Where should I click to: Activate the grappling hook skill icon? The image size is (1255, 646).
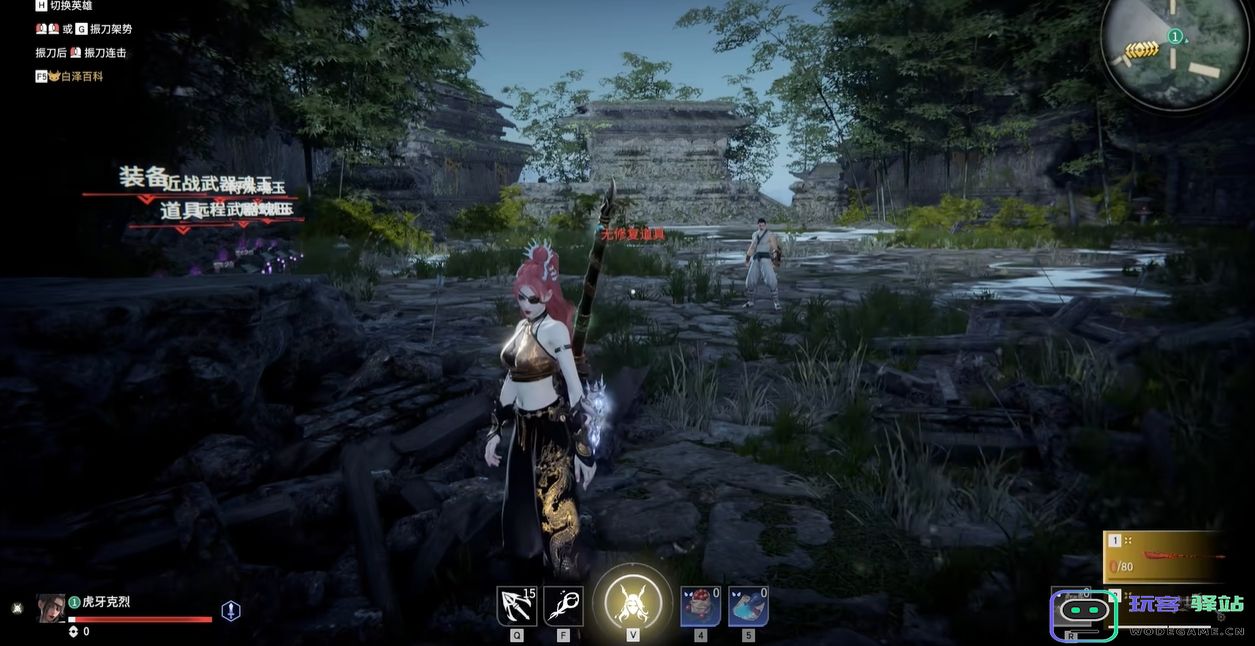tap(516, 606)
